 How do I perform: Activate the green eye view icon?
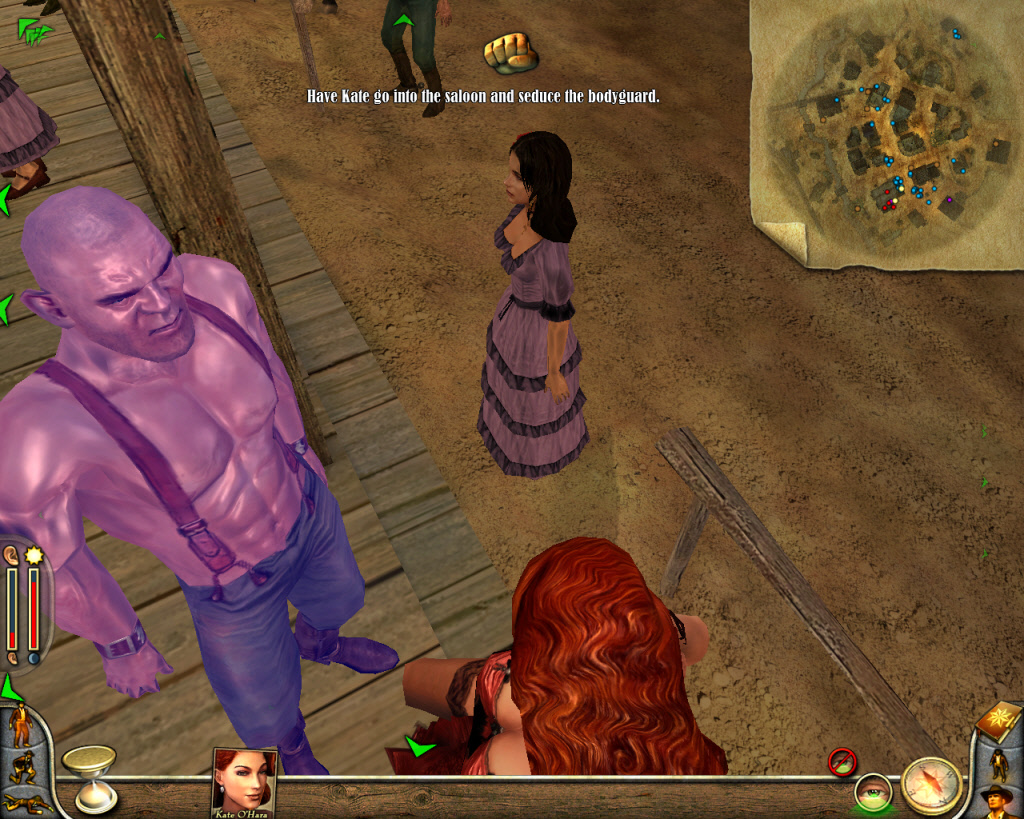tap(873, 791)
